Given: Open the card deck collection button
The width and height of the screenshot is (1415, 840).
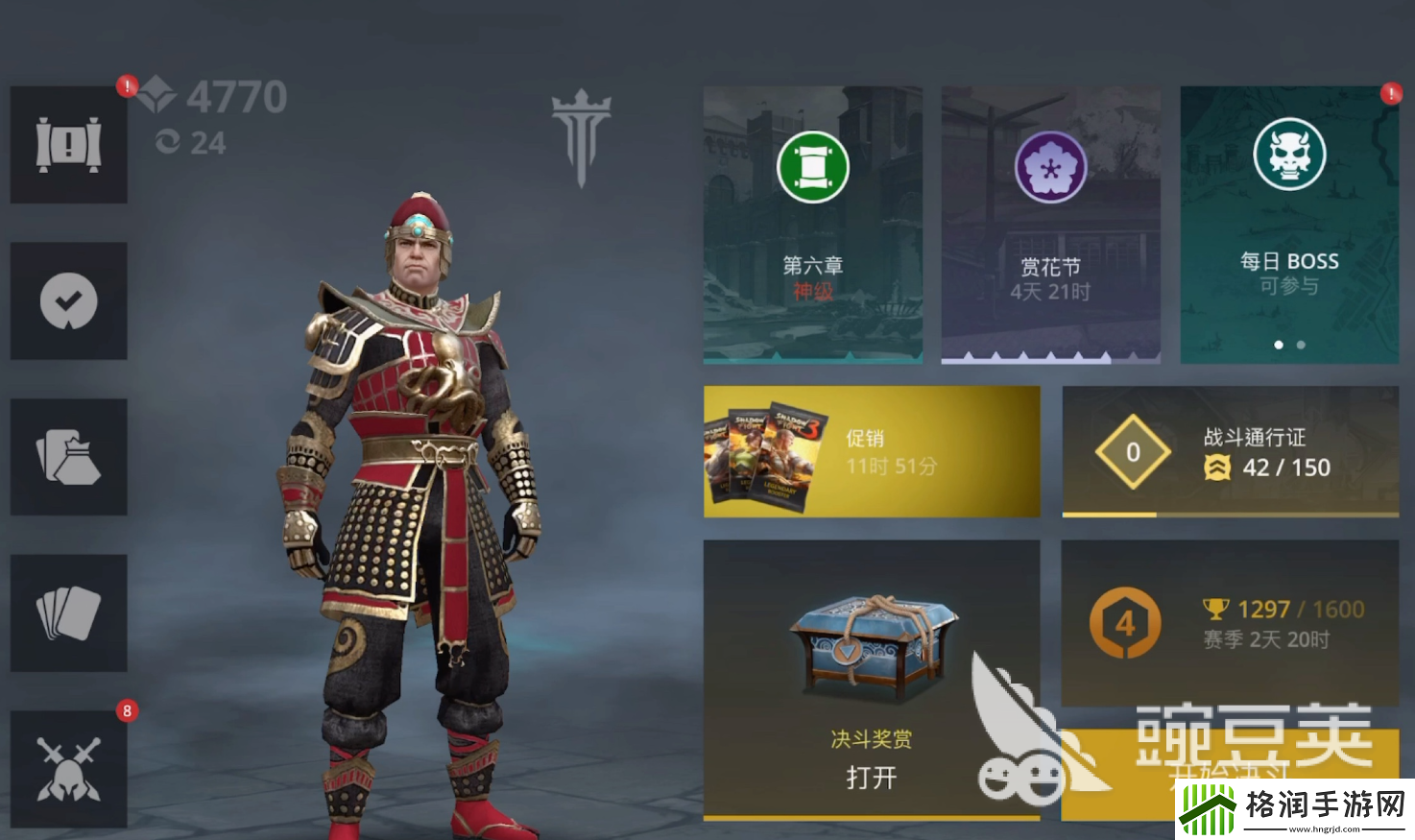Looking at the screenshot, I should click(68, 612).
